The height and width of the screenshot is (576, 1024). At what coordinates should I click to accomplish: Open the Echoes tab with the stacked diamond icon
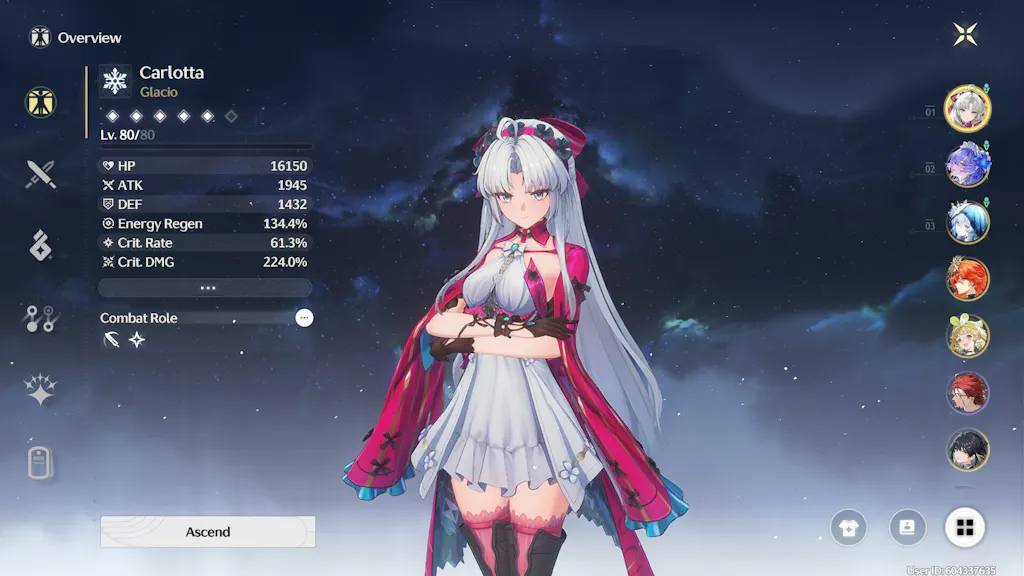pos(40,245)
